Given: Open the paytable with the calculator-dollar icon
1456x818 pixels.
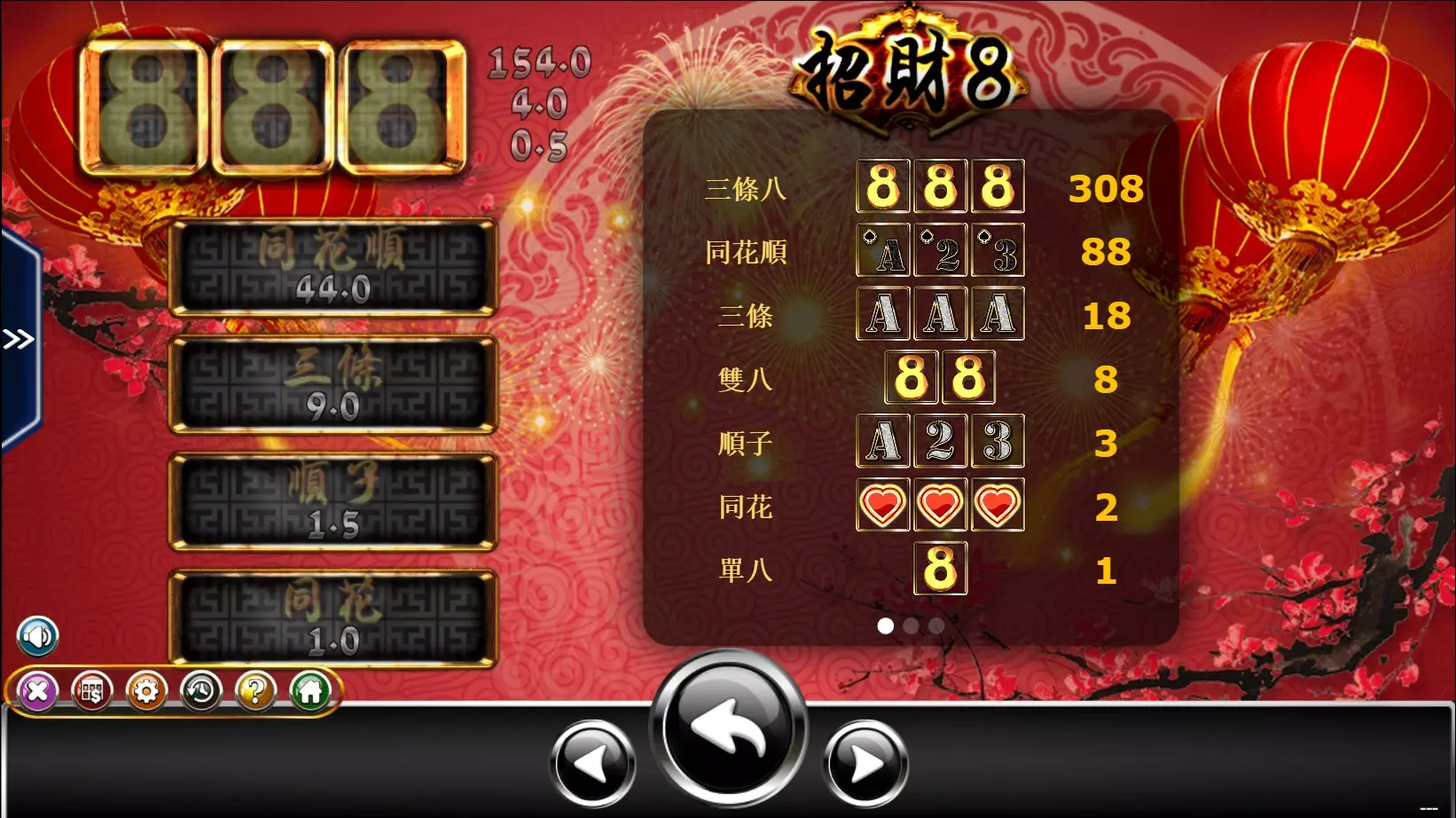Looking at the screenshot, I should pos(92,692).
